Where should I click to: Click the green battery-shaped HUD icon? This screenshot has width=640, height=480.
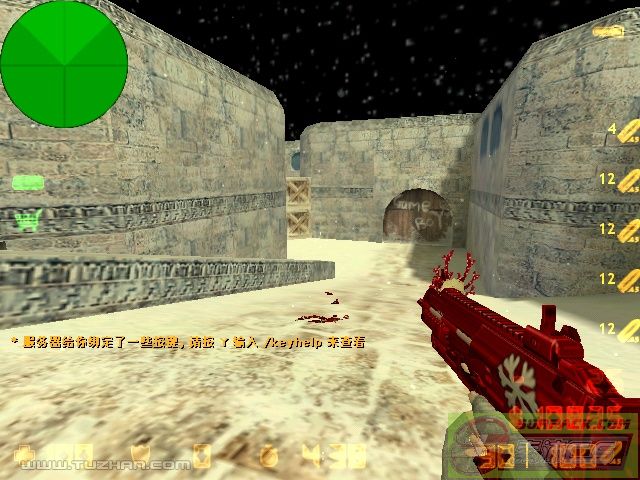tap(28, 183)
